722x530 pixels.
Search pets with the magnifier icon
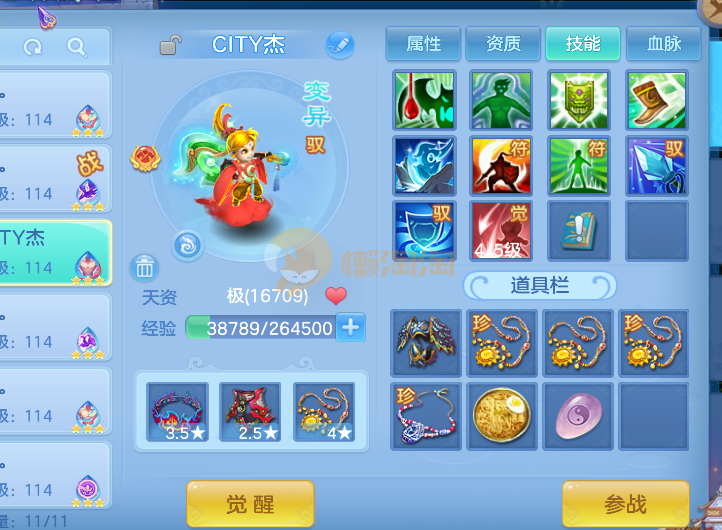(x=77, y=47)
